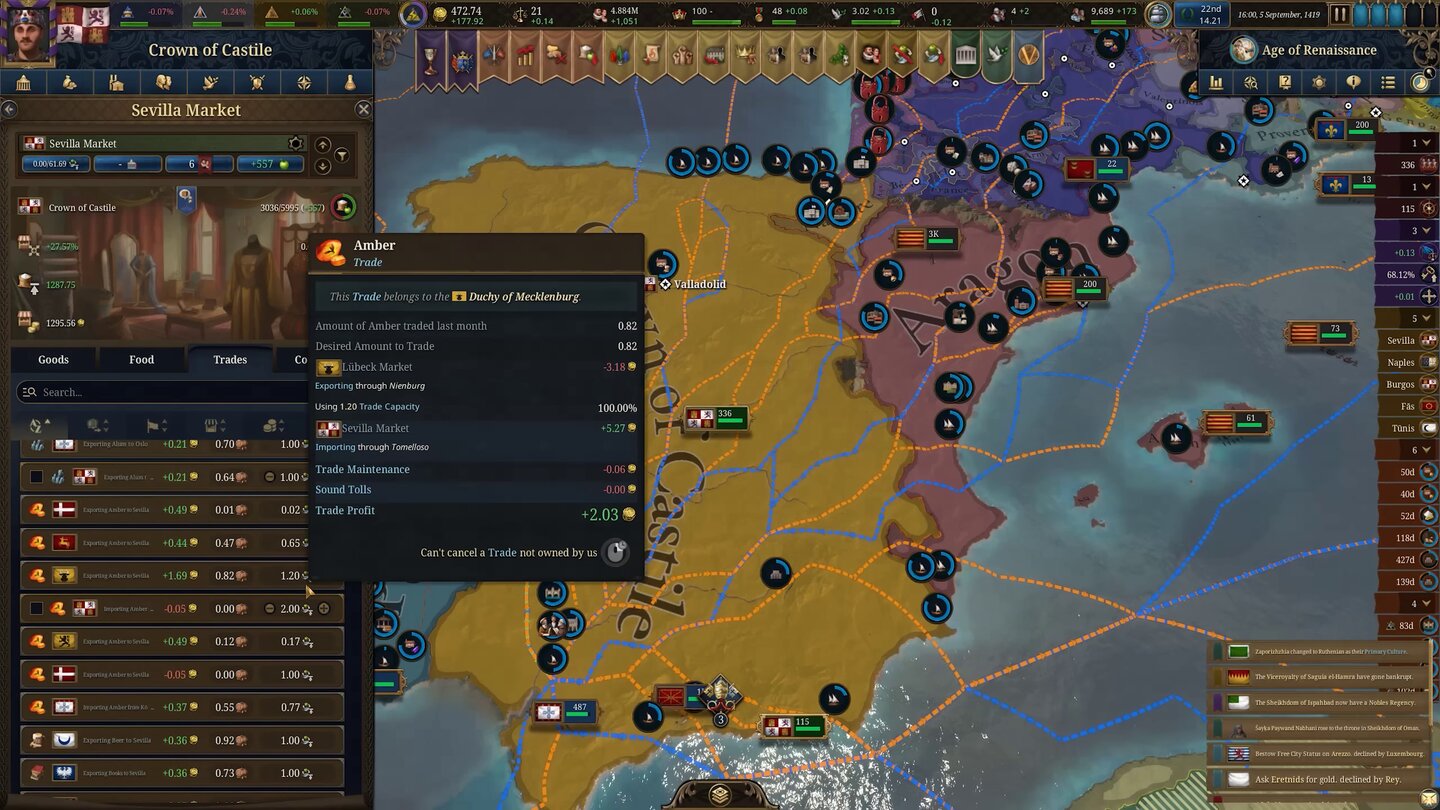Open the military panel with crossed swords icon

(x=253, y=82)
